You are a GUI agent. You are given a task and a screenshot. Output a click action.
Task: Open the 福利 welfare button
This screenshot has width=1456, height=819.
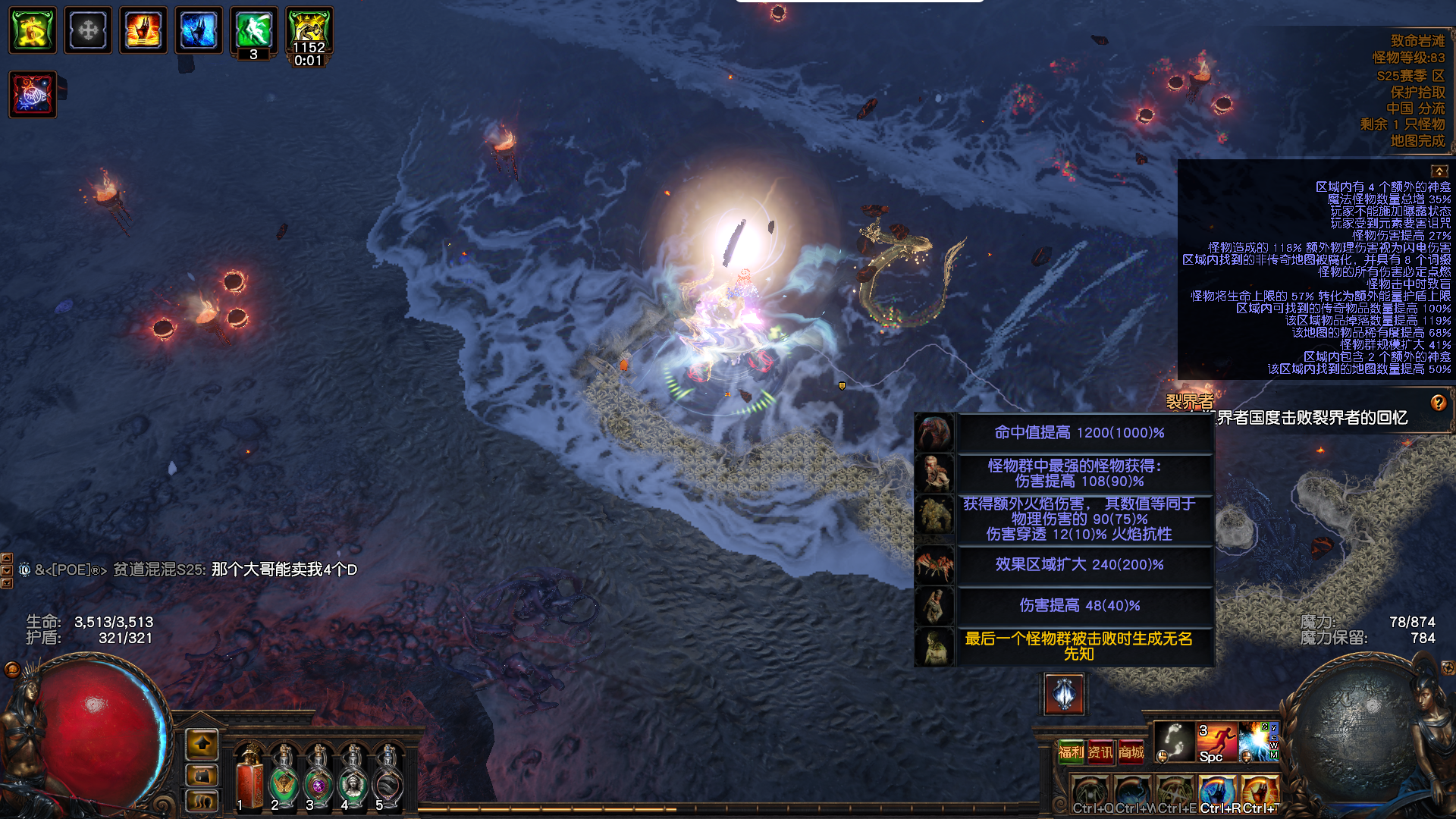pyautogui.click(x=1071, y=752)
